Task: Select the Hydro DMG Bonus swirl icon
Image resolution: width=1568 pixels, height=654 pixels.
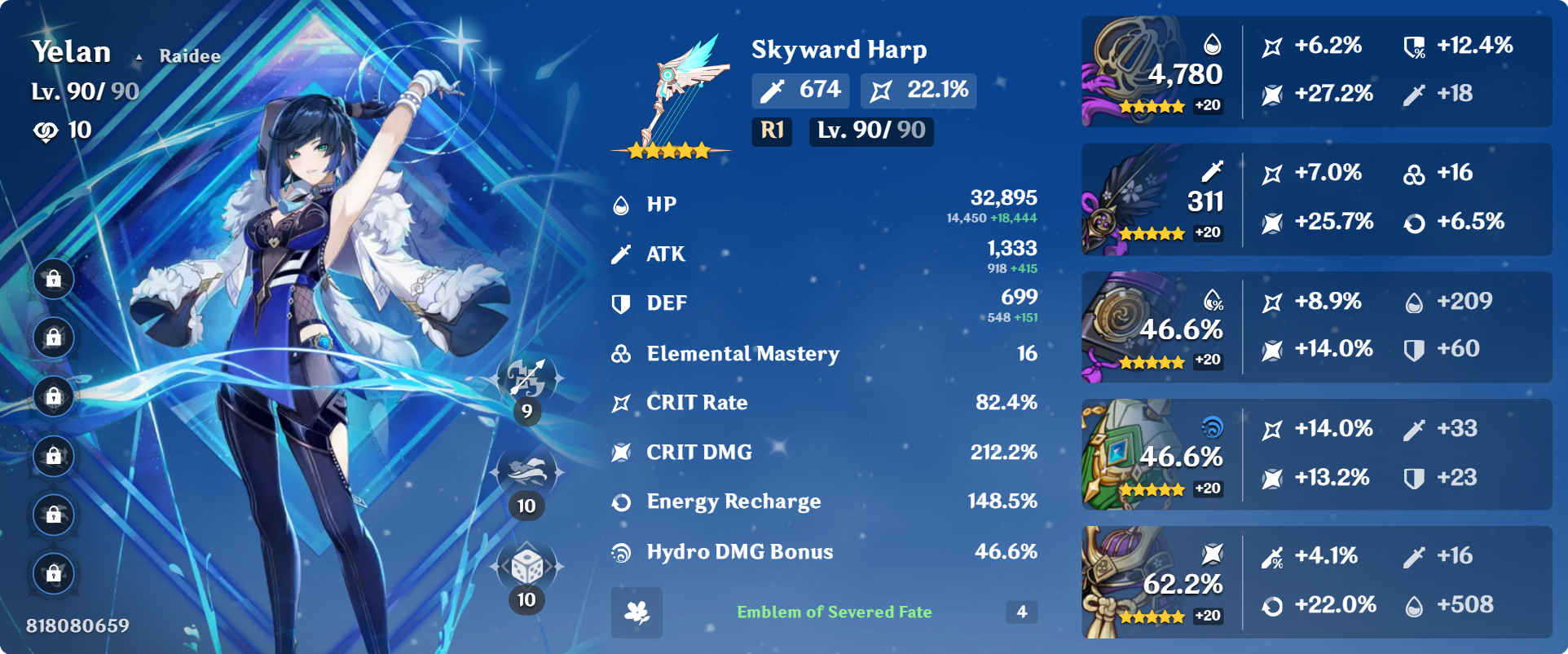Action: [622, 551]
